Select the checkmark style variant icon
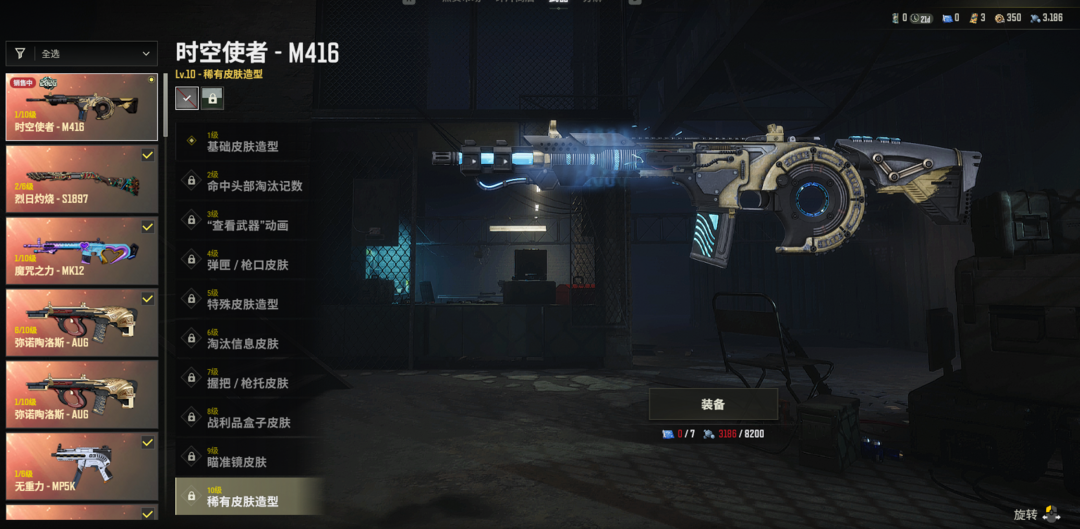1080x529 pixels. (187, 98)
